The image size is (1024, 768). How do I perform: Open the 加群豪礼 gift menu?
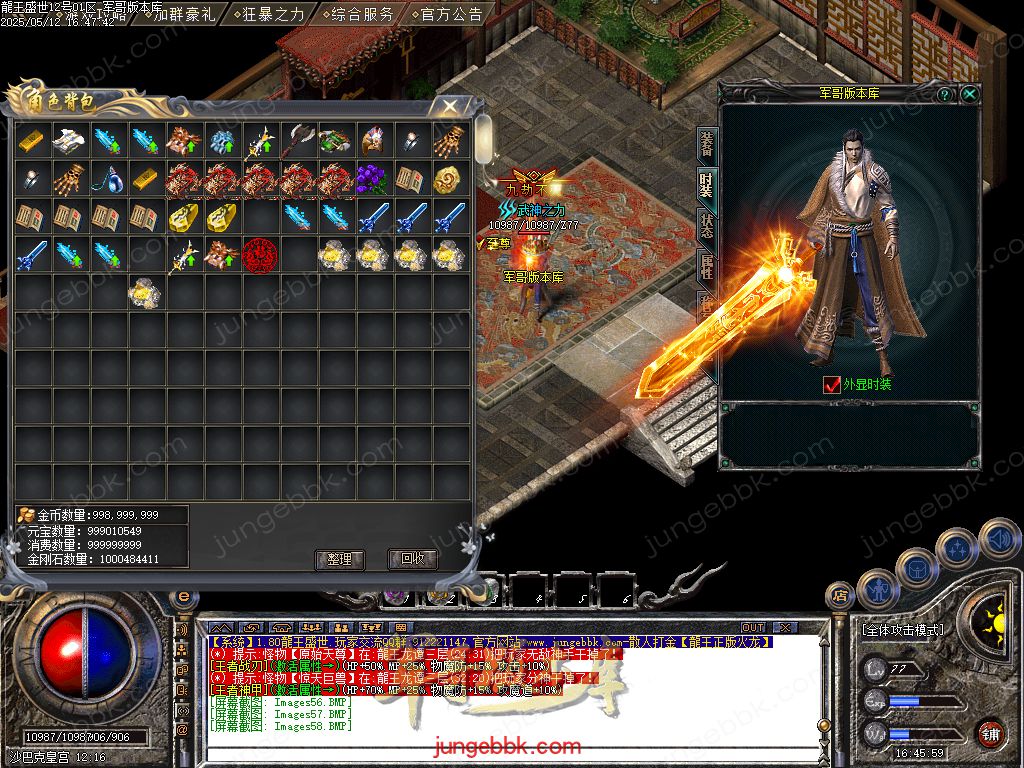pyautogui.click(x=185, y=14)
